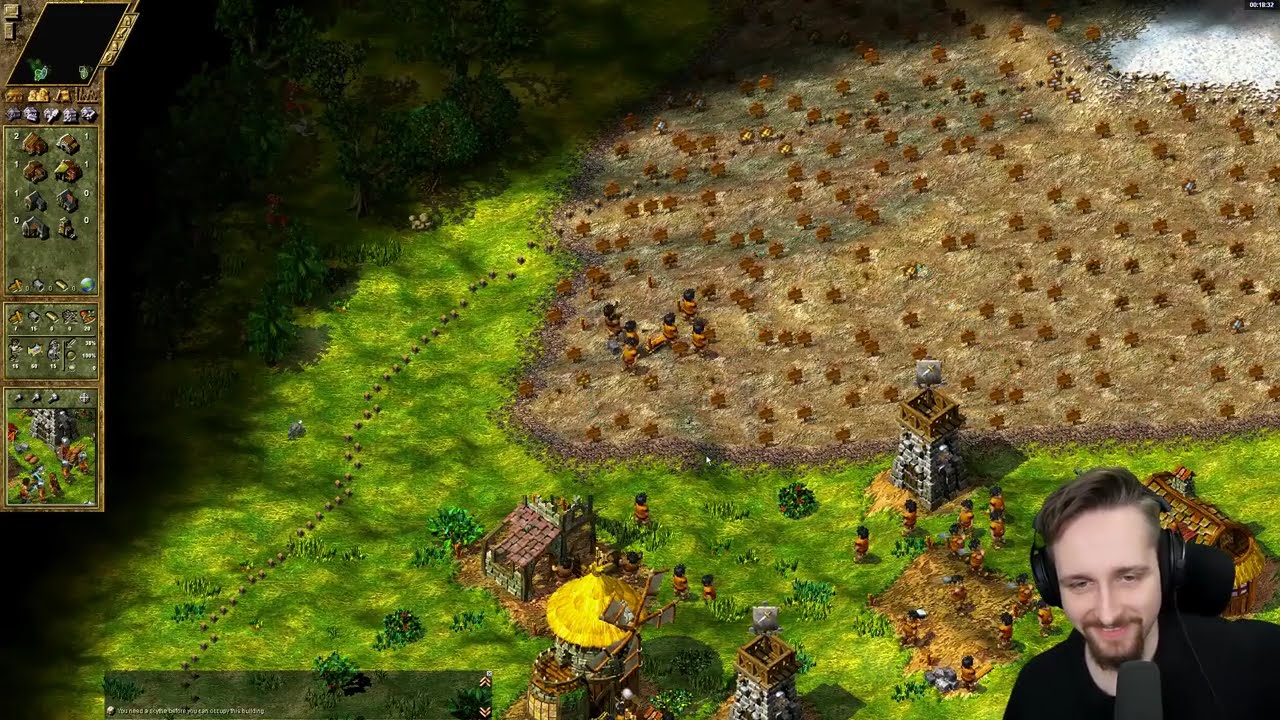Open the minimap overview
The height and width of the screenshot is (720, 1280).
click(66, 42)
